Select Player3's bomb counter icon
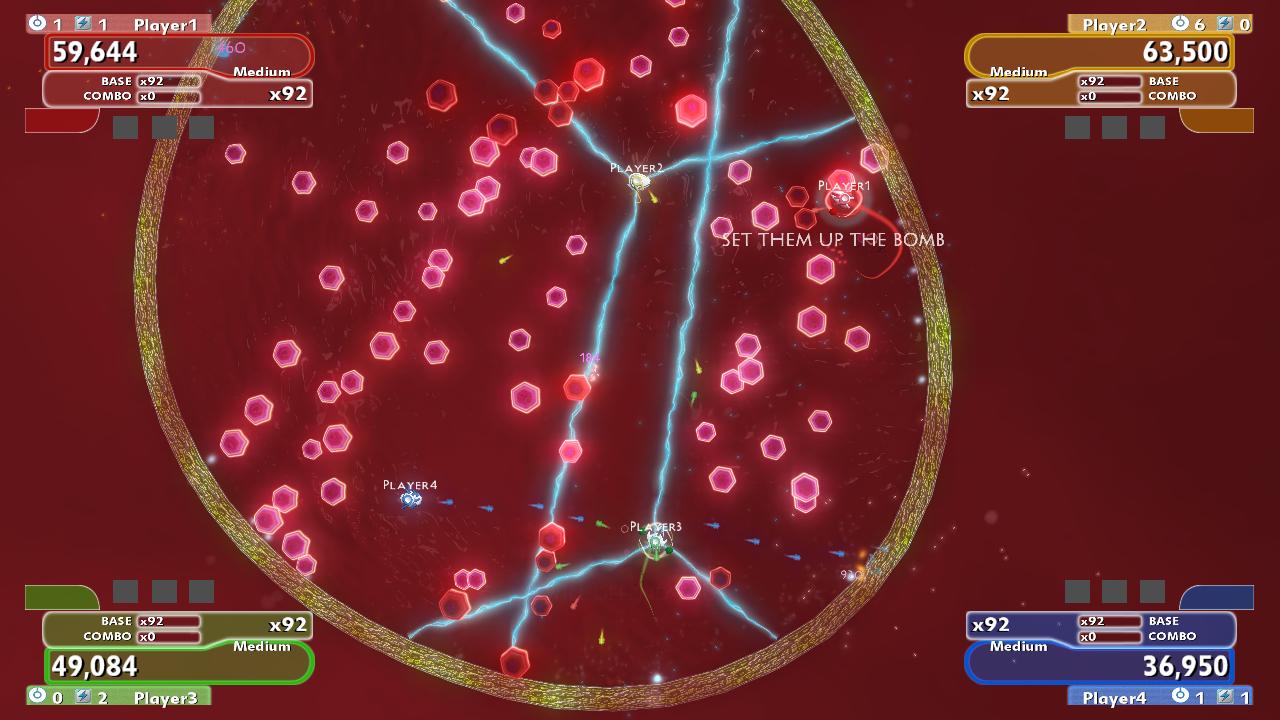 tap(37, 695)
